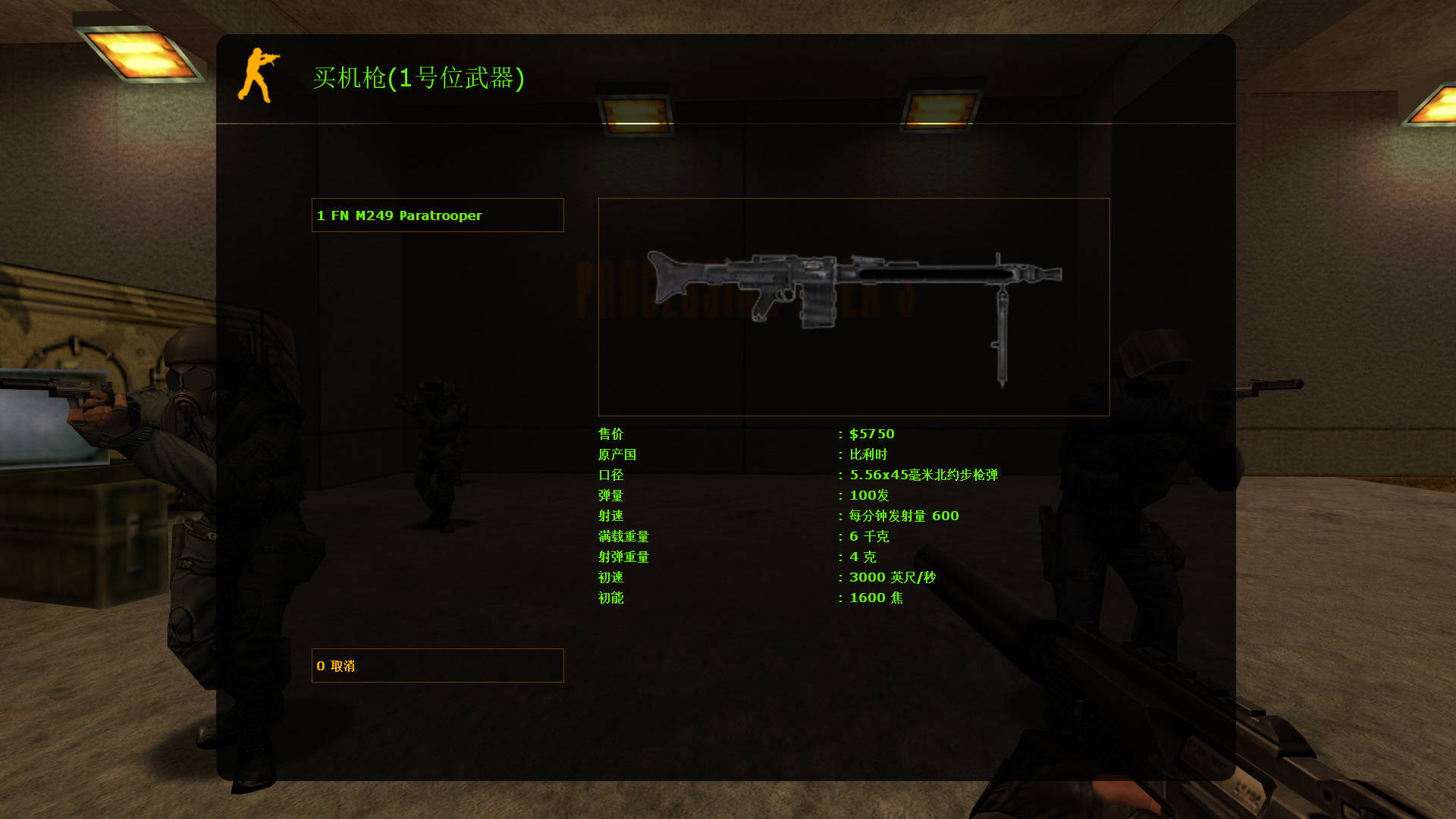This screenshot has height=819, width=1456.
Task: Click the FN M249 weapon preview image
Action: pos(849,303)
